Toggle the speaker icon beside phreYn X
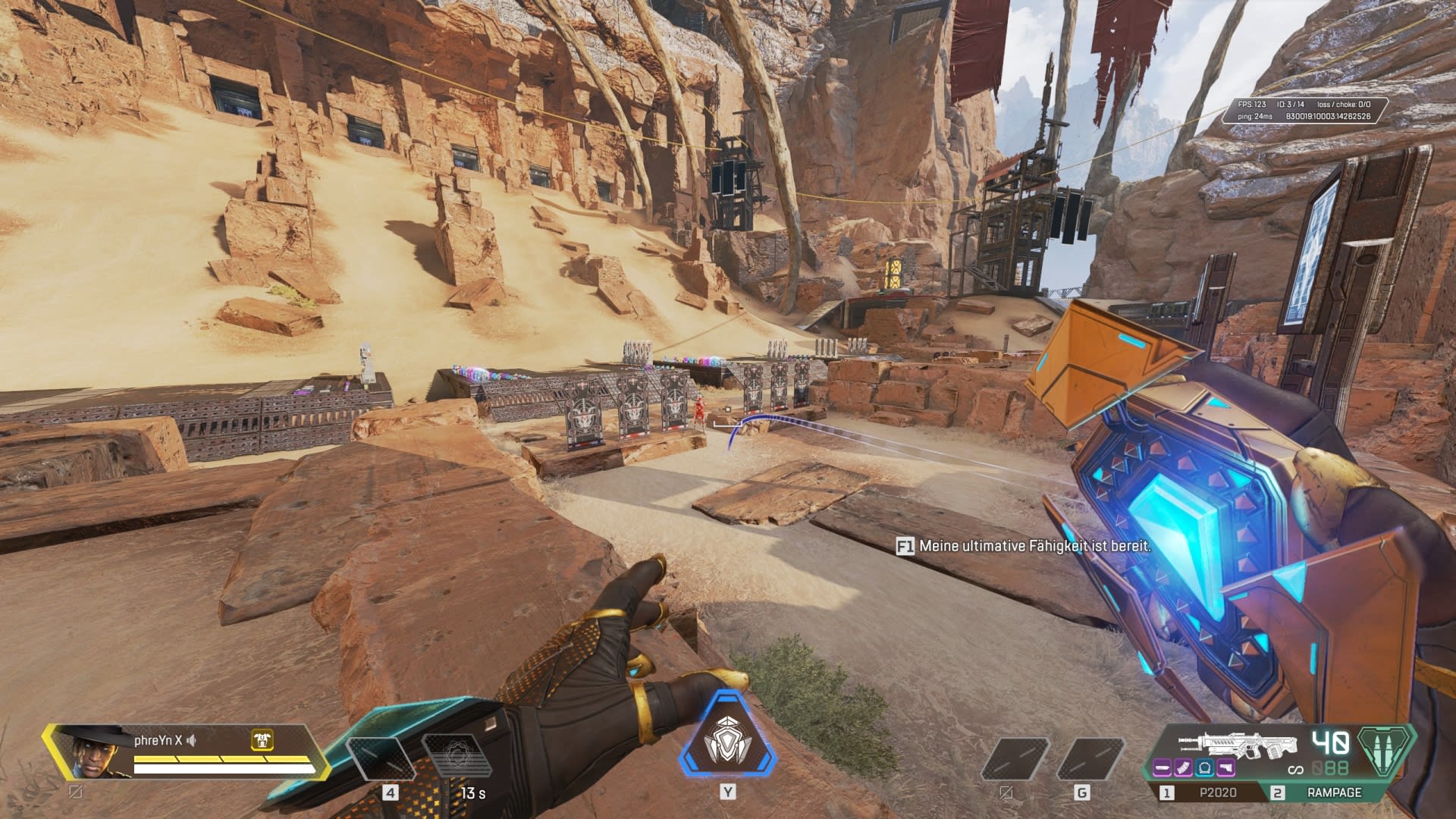 [193, 740]
